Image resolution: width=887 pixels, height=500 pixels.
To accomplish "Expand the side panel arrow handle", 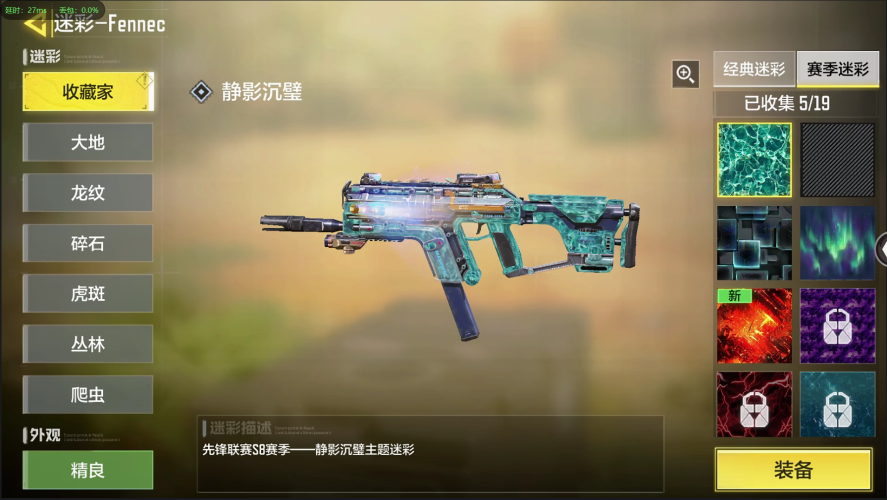I will point(881,248).
